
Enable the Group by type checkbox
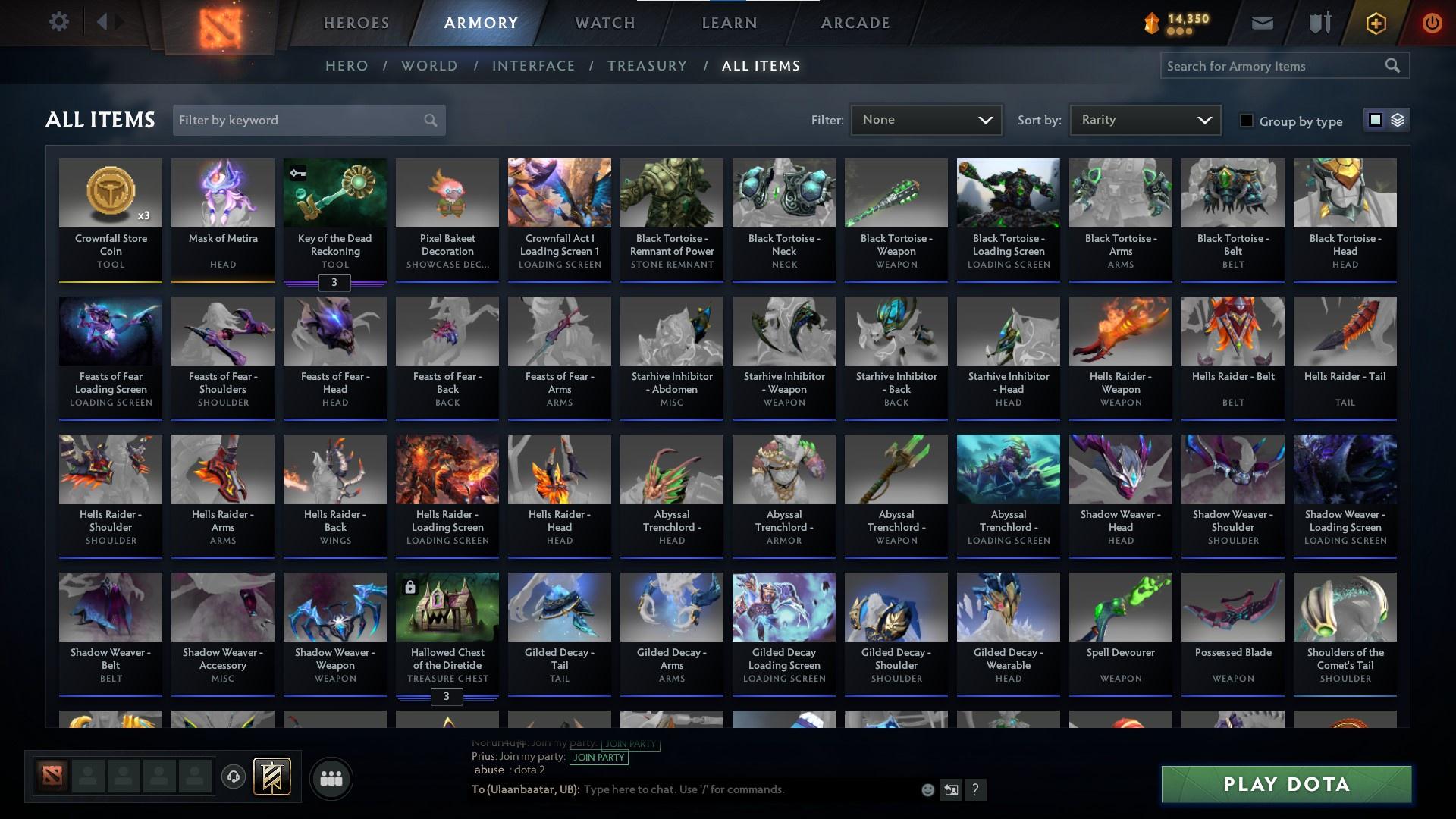pyautogui.click(x=1247, y=120)
